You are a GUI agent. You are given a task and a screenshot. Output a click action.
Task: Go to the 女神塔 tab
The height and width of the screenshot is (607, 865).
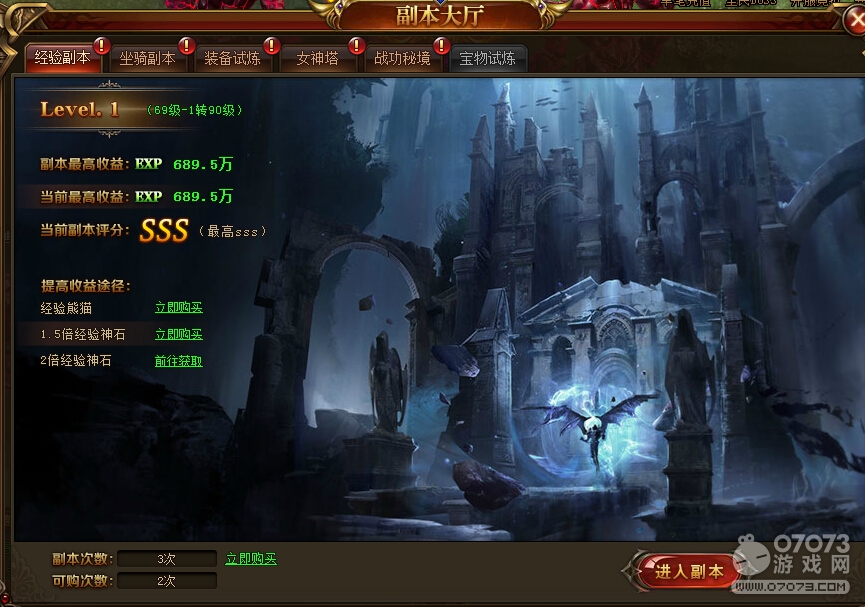point(317,59)
